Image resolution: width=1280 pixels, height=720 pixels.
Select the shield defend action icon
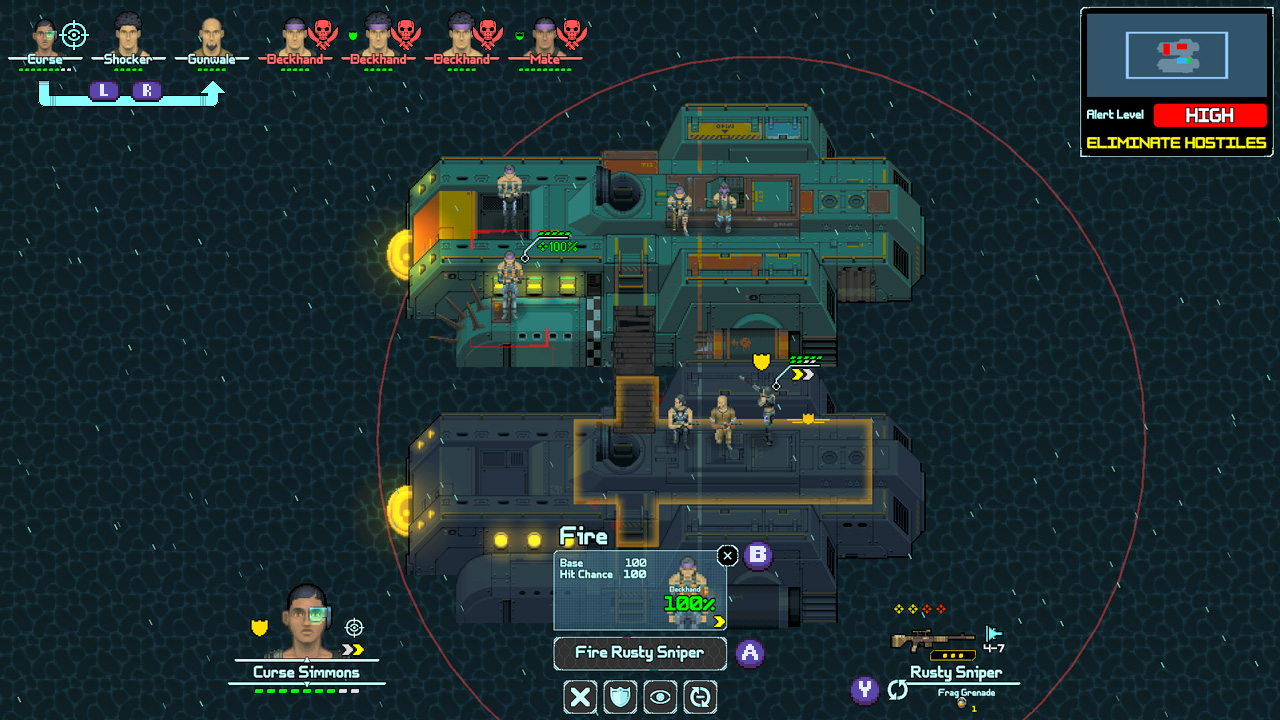click(620, 697)
